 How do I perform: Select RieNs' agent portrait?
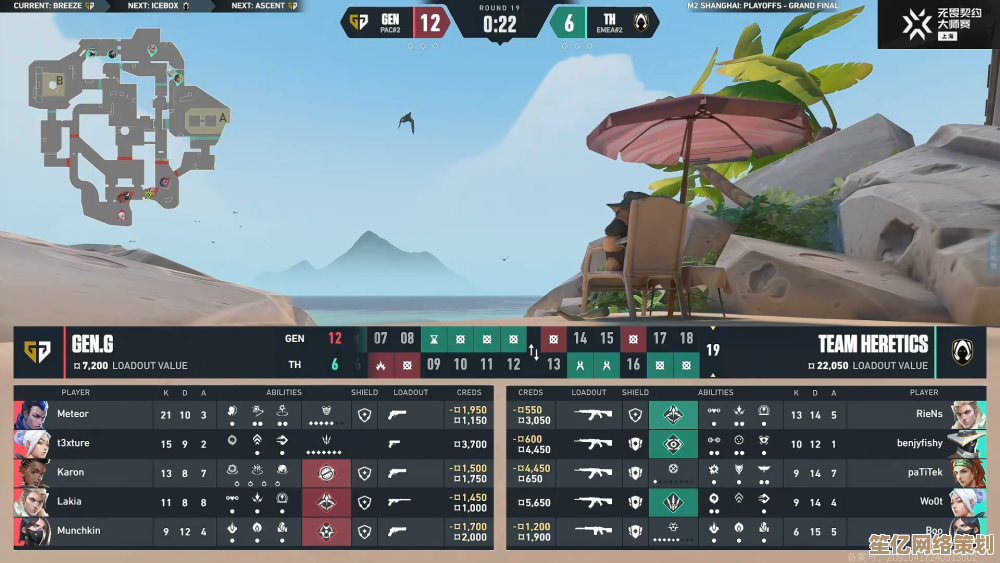pos(966,414)
